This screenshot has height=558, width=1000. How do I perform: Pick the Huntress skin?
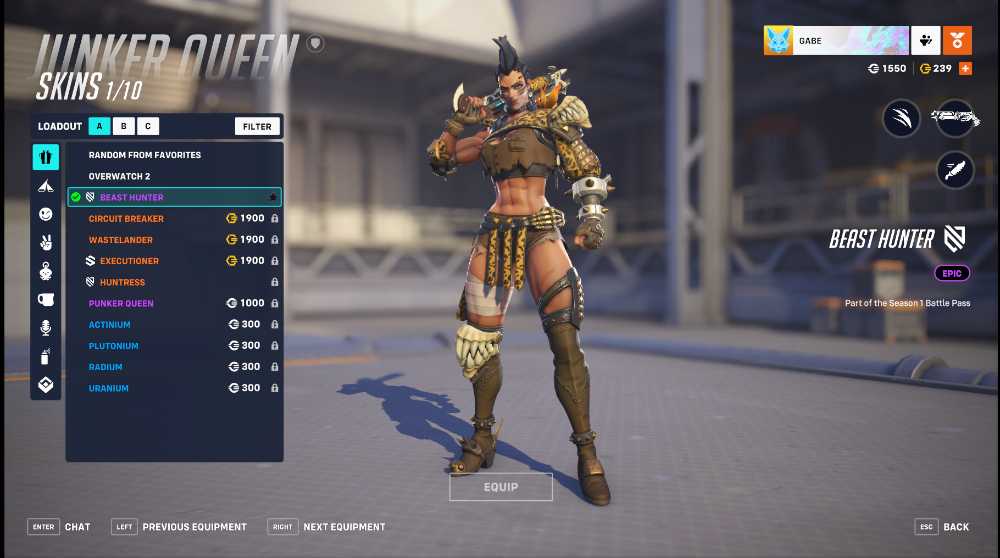(x=122, y=282)
